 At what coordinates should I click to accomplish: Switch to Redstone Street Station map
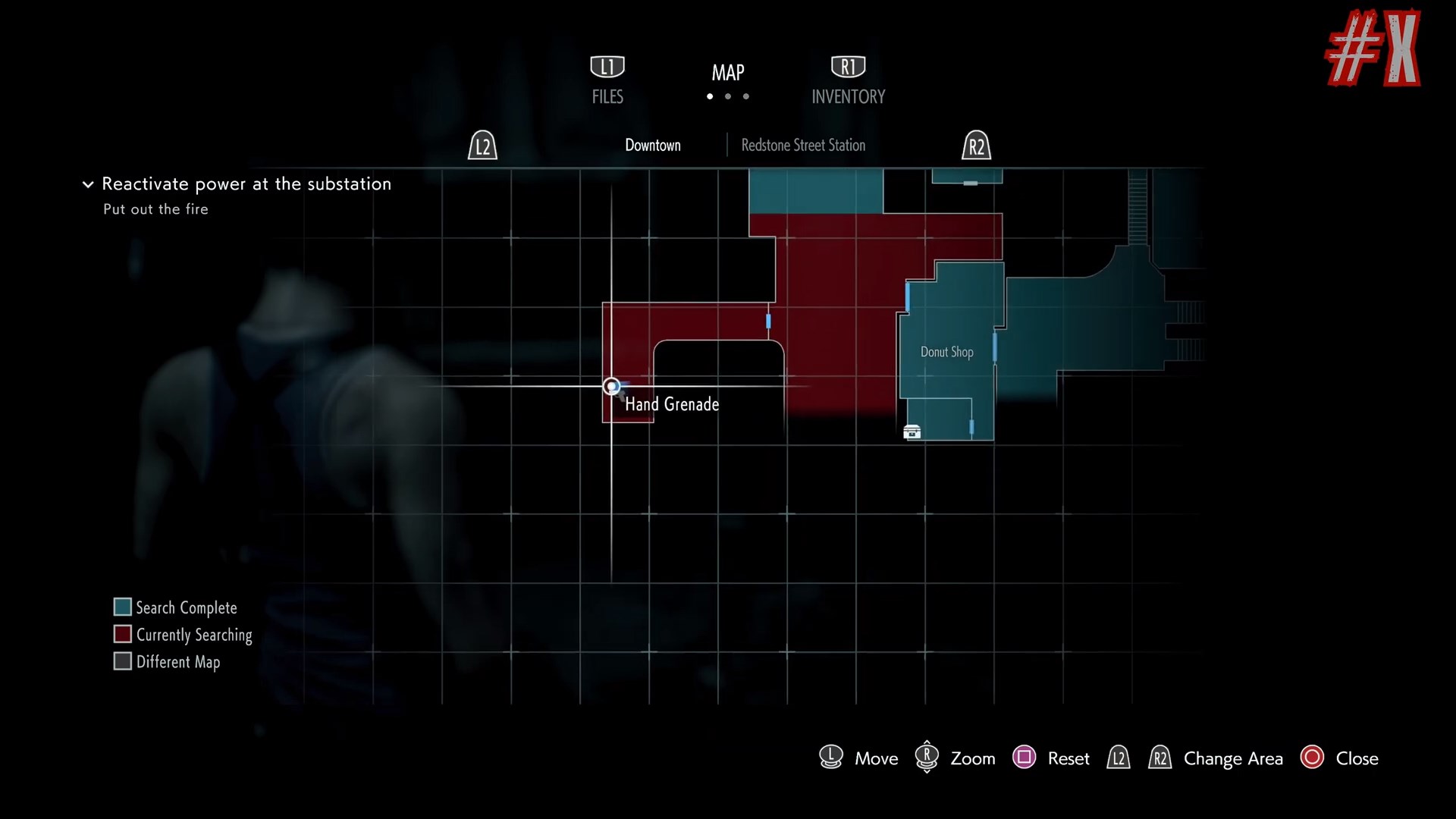[802, 145]
